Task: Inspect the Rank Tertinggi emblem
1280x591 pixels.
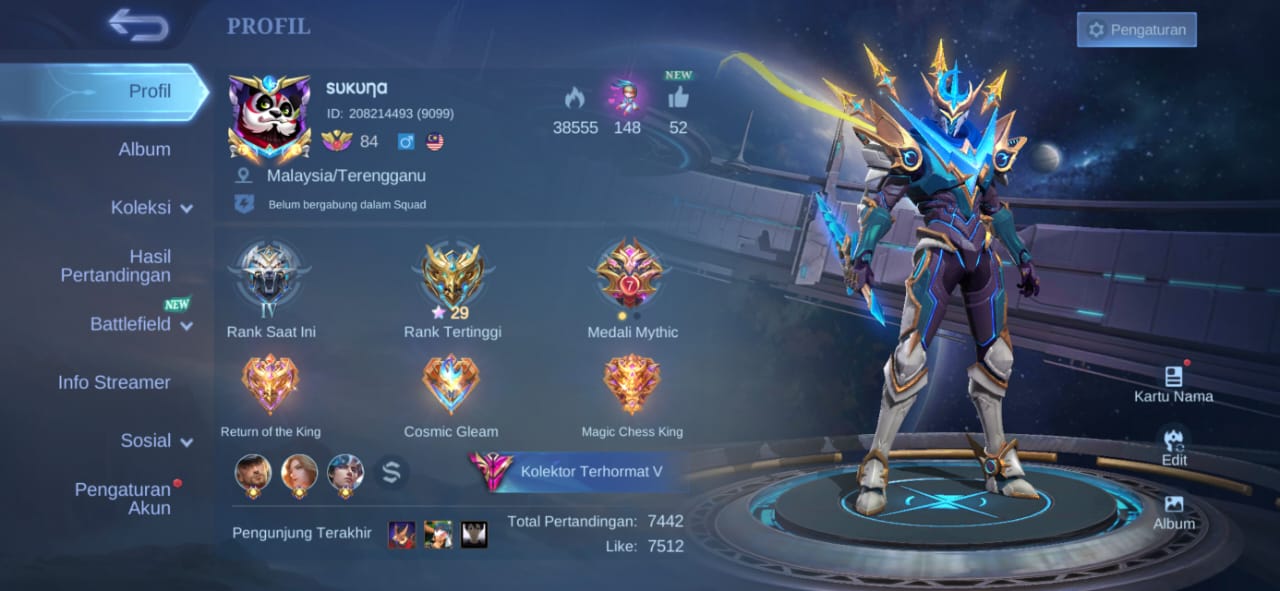Action: coord(452,280)
